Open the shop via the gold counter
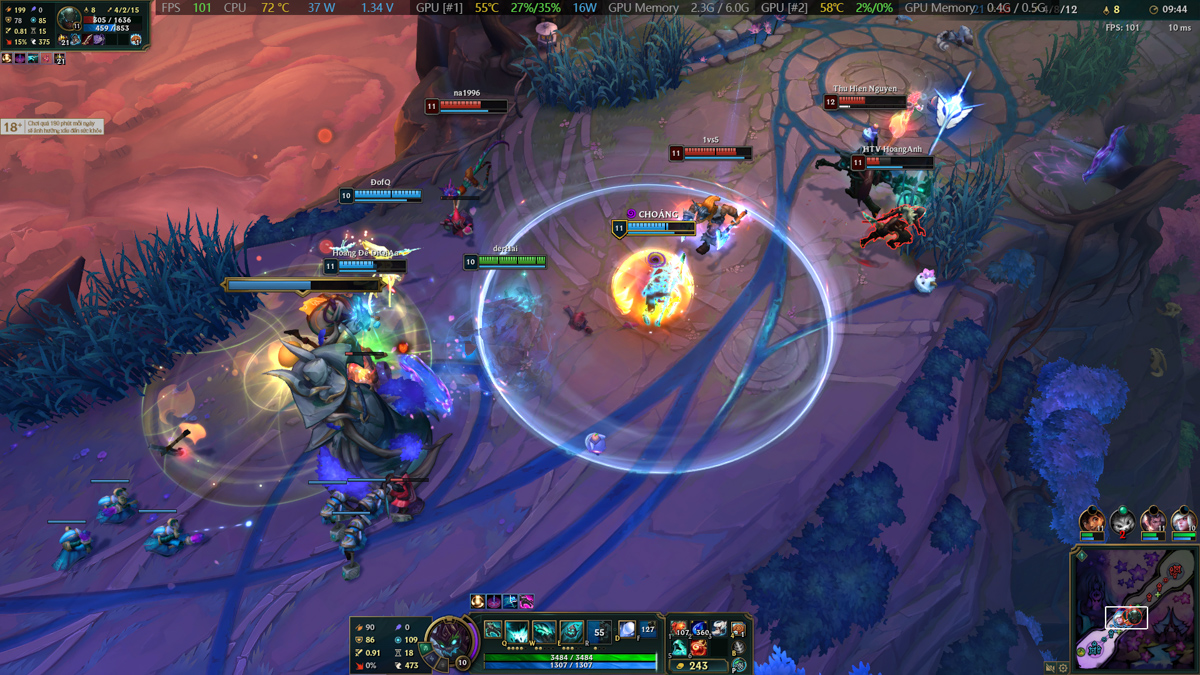This screenshot has height=675, width=1200. tap(697, 666)
